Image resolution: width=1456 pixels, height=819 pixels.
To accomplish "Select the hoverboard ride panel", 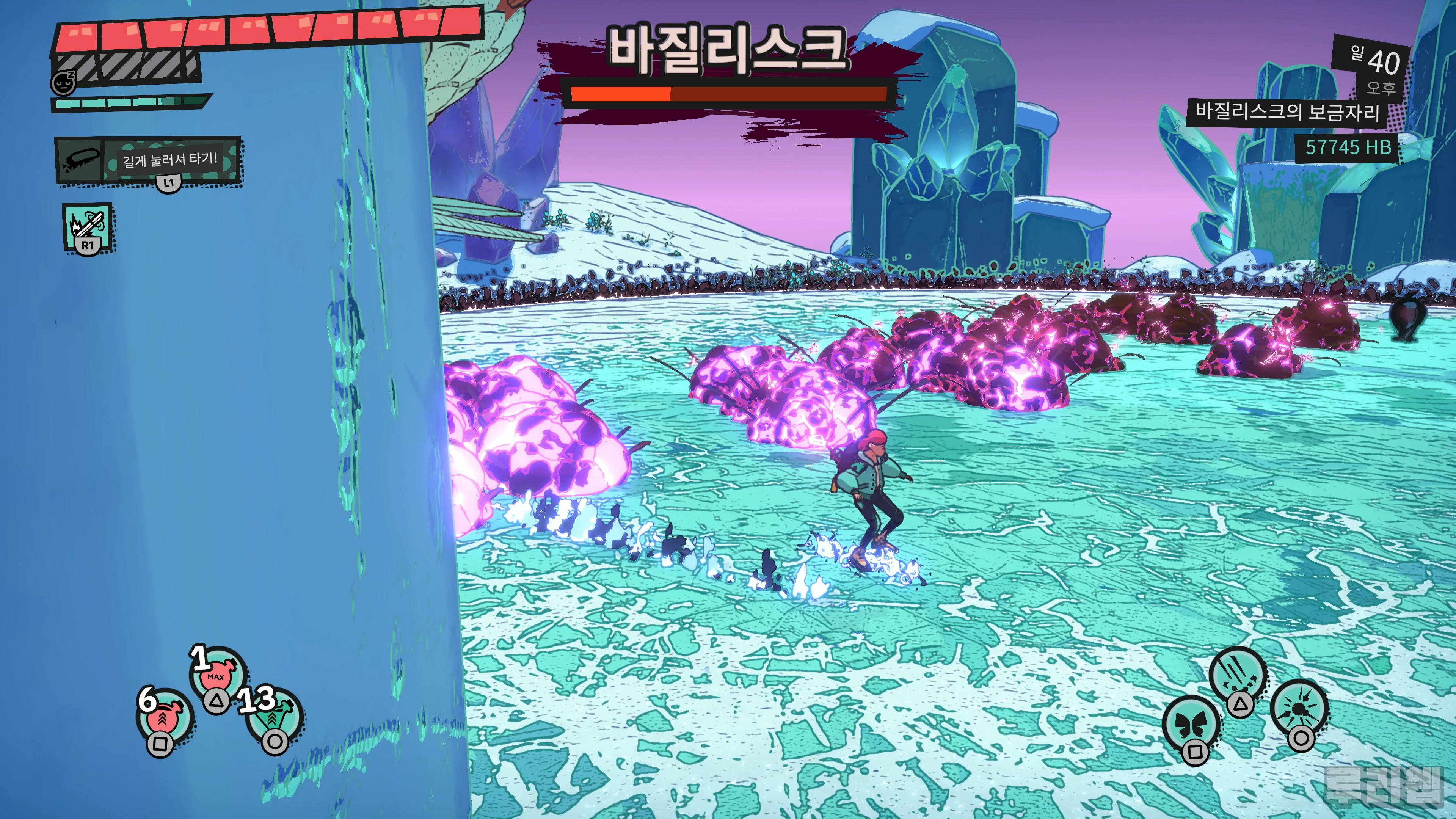I will (x=148, y=160).
